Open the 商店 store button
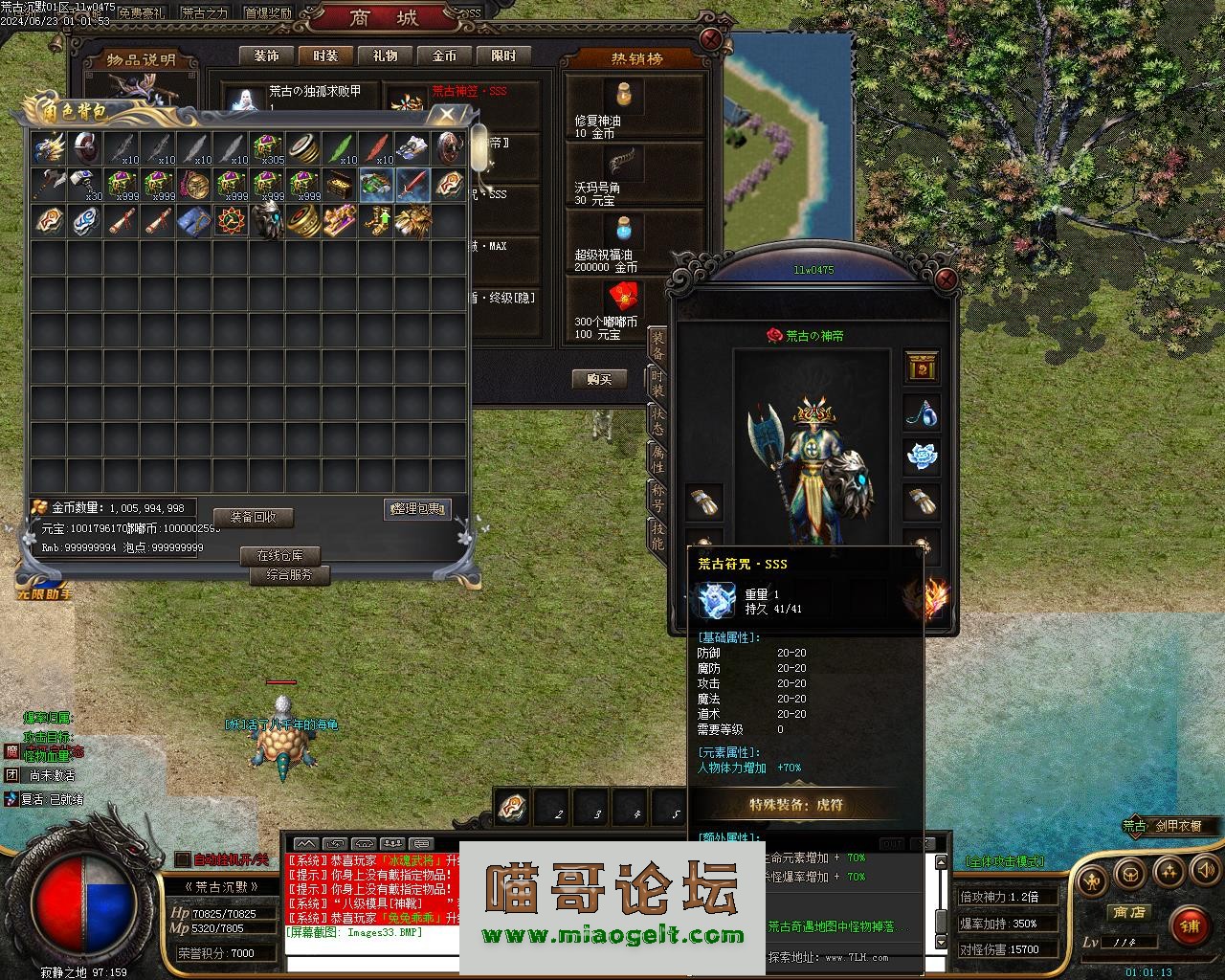 point(1129,913)
